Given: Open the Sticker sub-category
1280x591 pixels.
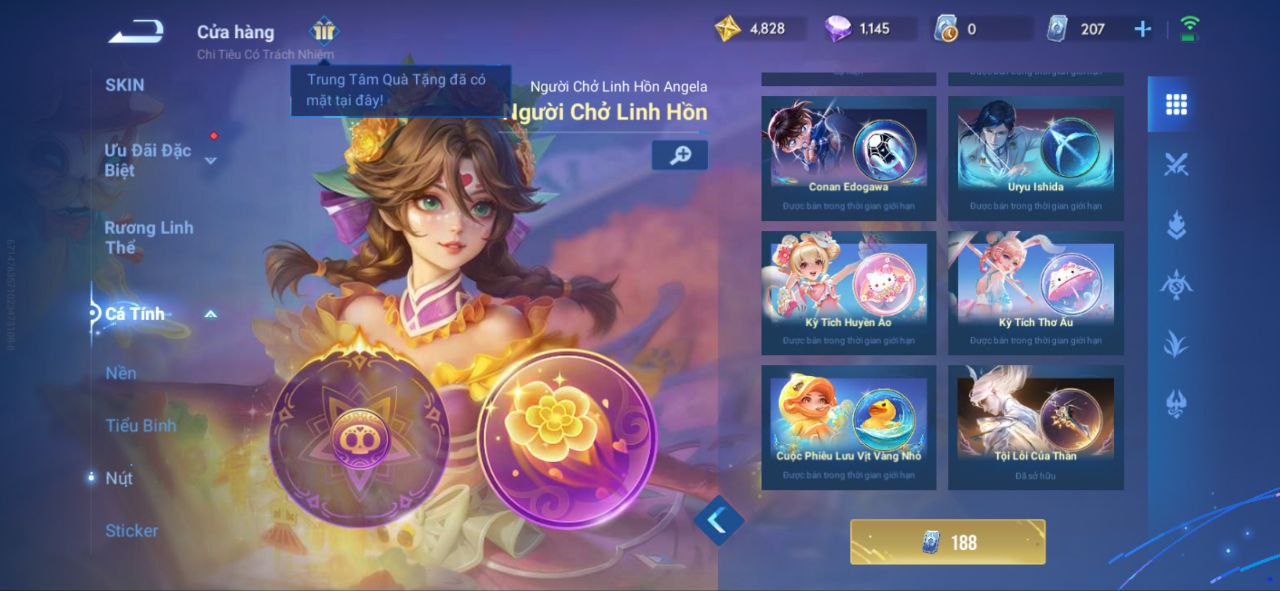Looking at the screenshot, I should (x=132, y=530).
